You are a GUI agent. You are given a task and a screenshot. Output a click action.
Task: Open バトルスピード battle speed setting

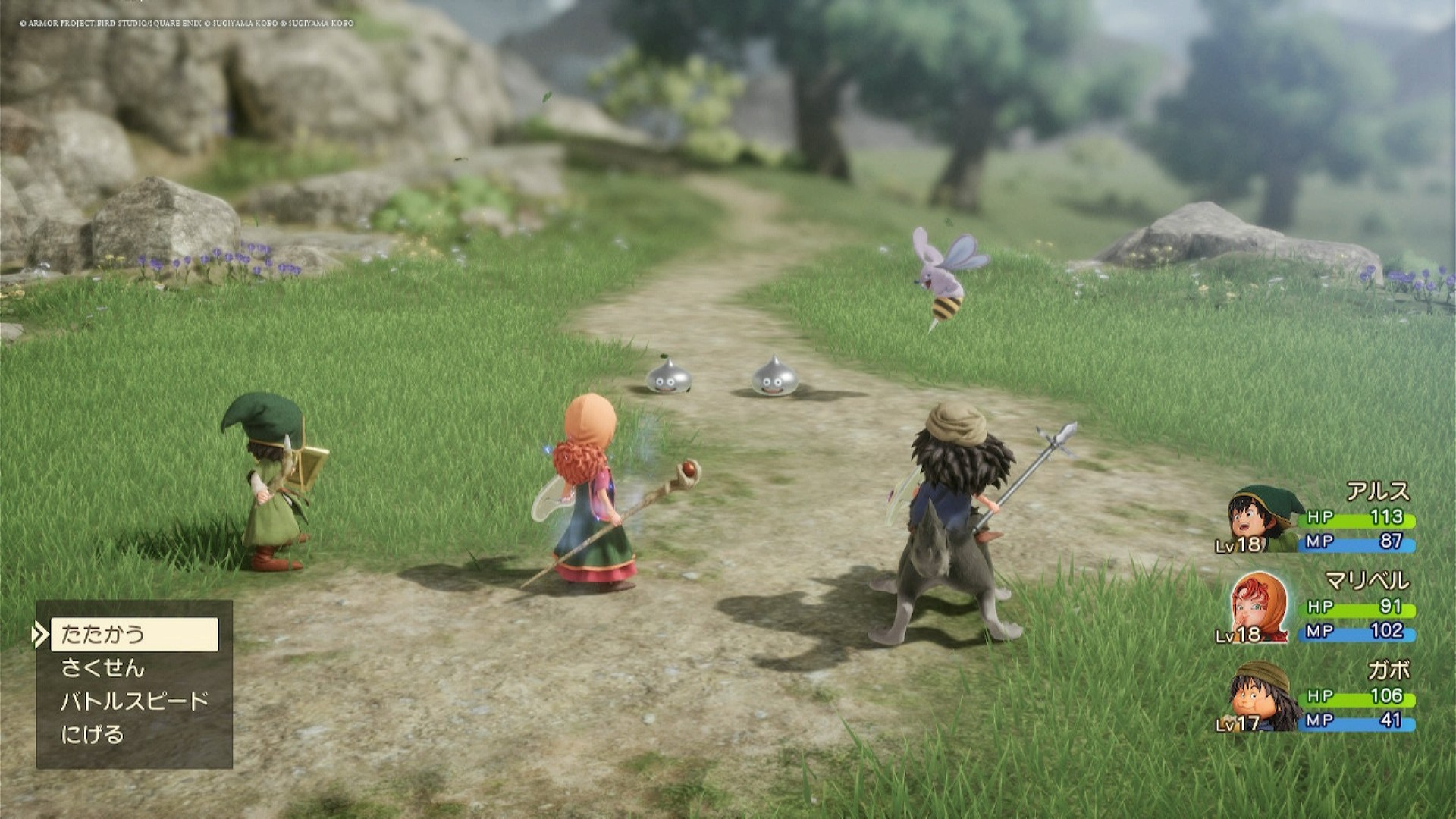(134, 701)
